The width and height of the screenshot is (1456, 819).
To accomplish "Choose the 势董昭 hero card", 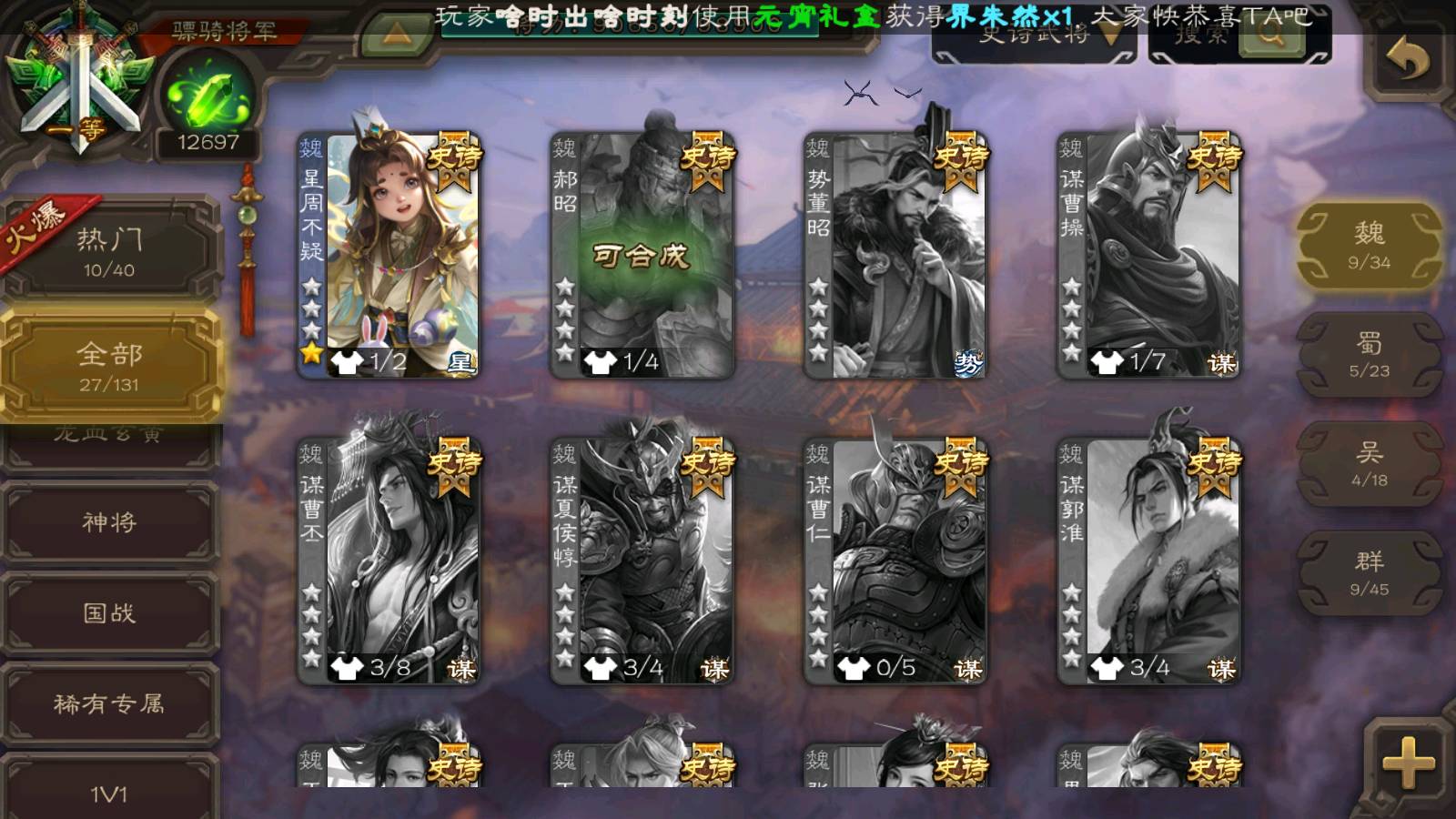I will (895, 255).
